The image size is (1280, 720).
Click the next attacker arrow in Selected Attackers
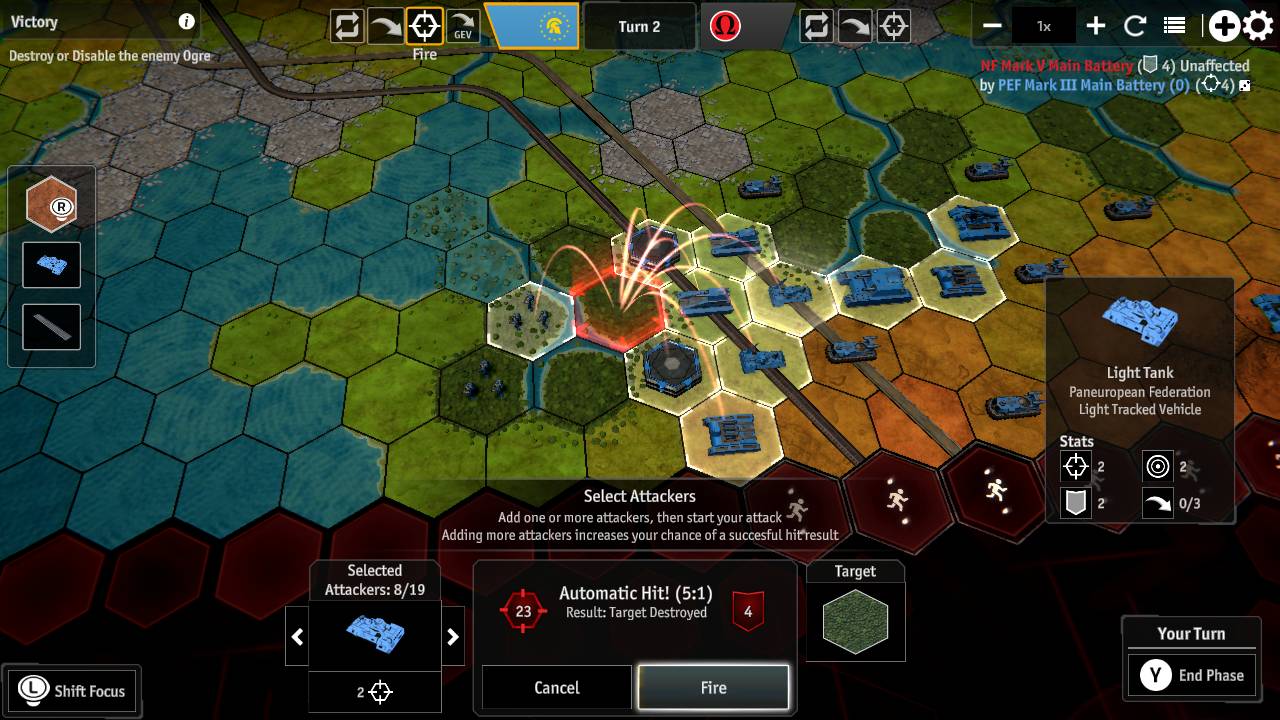point(452,636)
